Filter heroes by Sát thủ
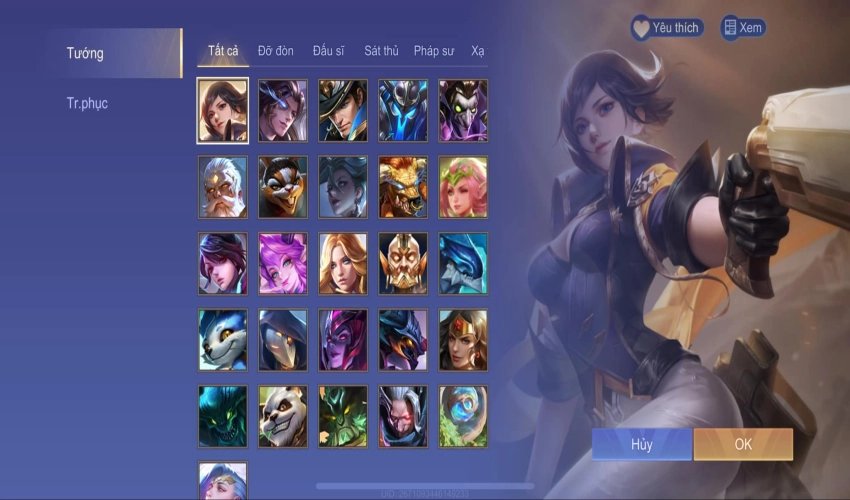 click(x=382, y=51)
